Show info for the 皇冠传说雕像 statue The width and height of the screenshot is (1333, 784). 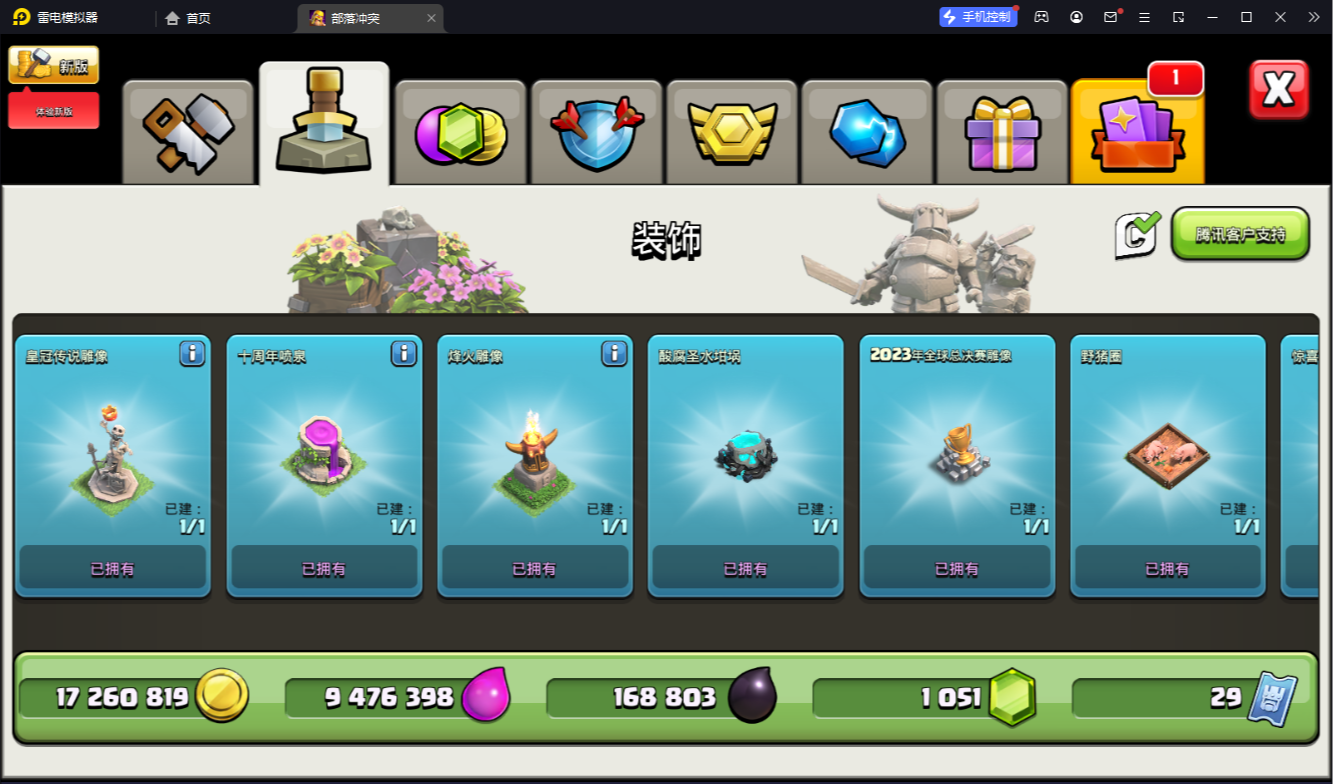coord(192,353)
